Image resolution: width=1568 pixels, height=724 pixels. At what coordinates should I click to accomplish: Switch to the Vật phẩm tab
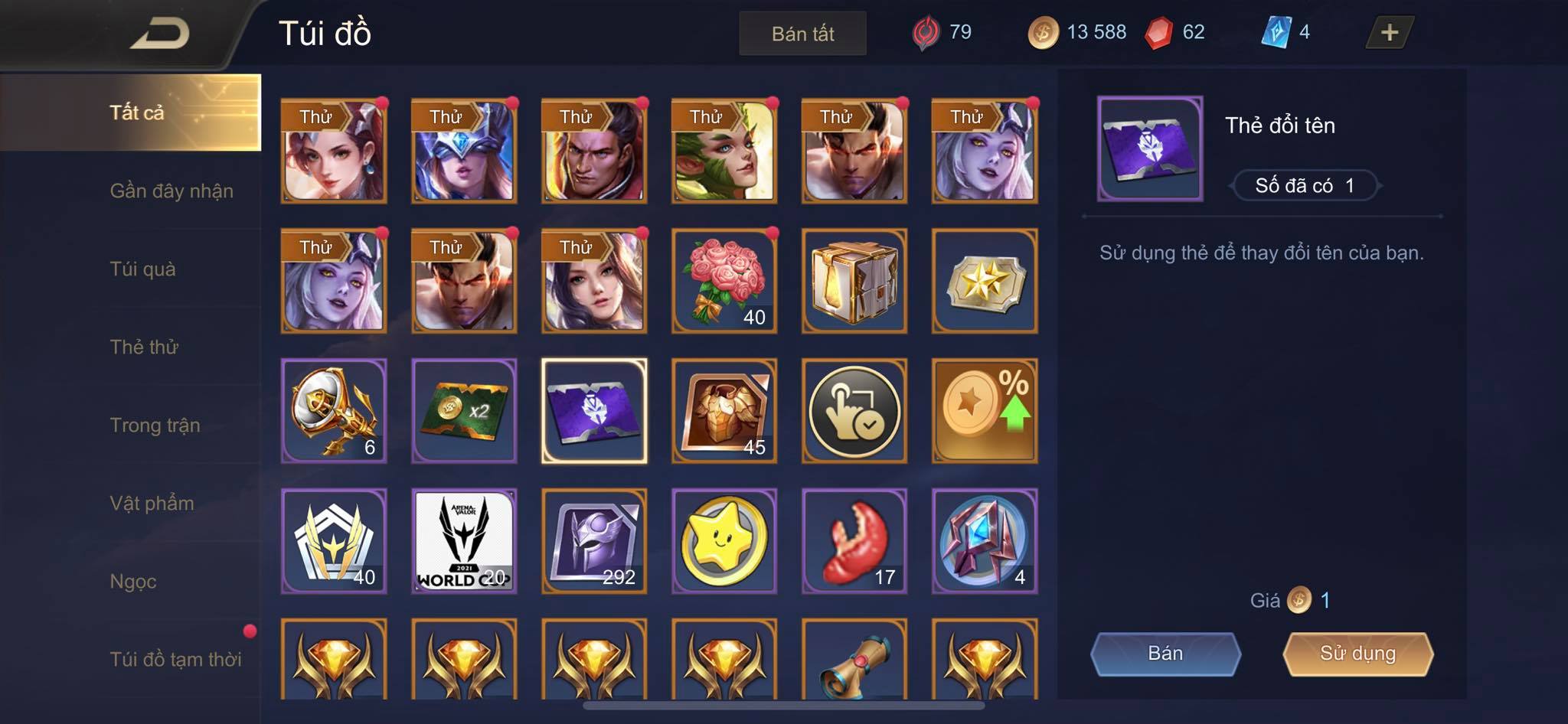(152, 503)
